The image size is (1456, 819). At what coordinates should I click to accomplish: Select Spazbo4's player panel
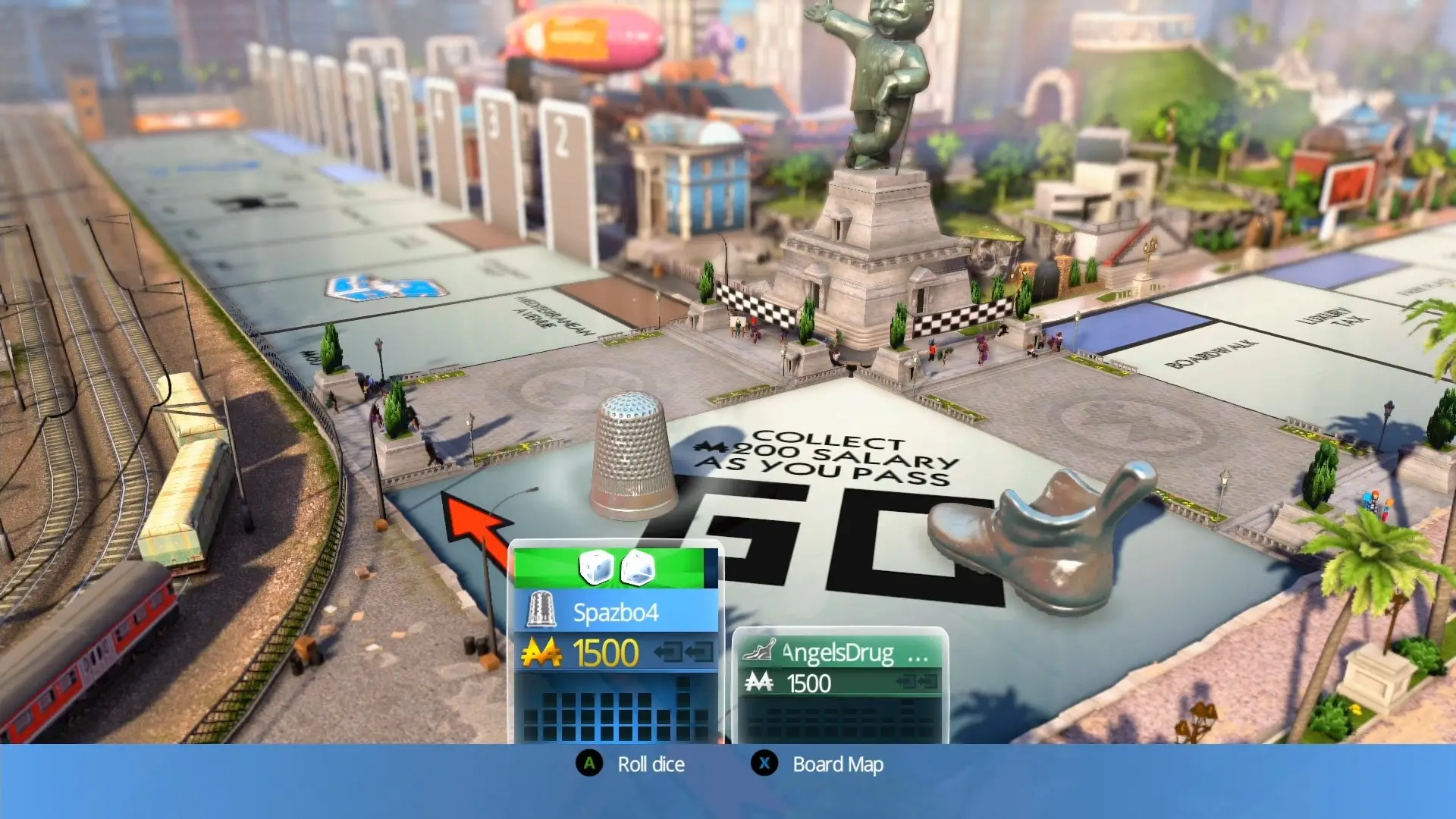(615, 612)
